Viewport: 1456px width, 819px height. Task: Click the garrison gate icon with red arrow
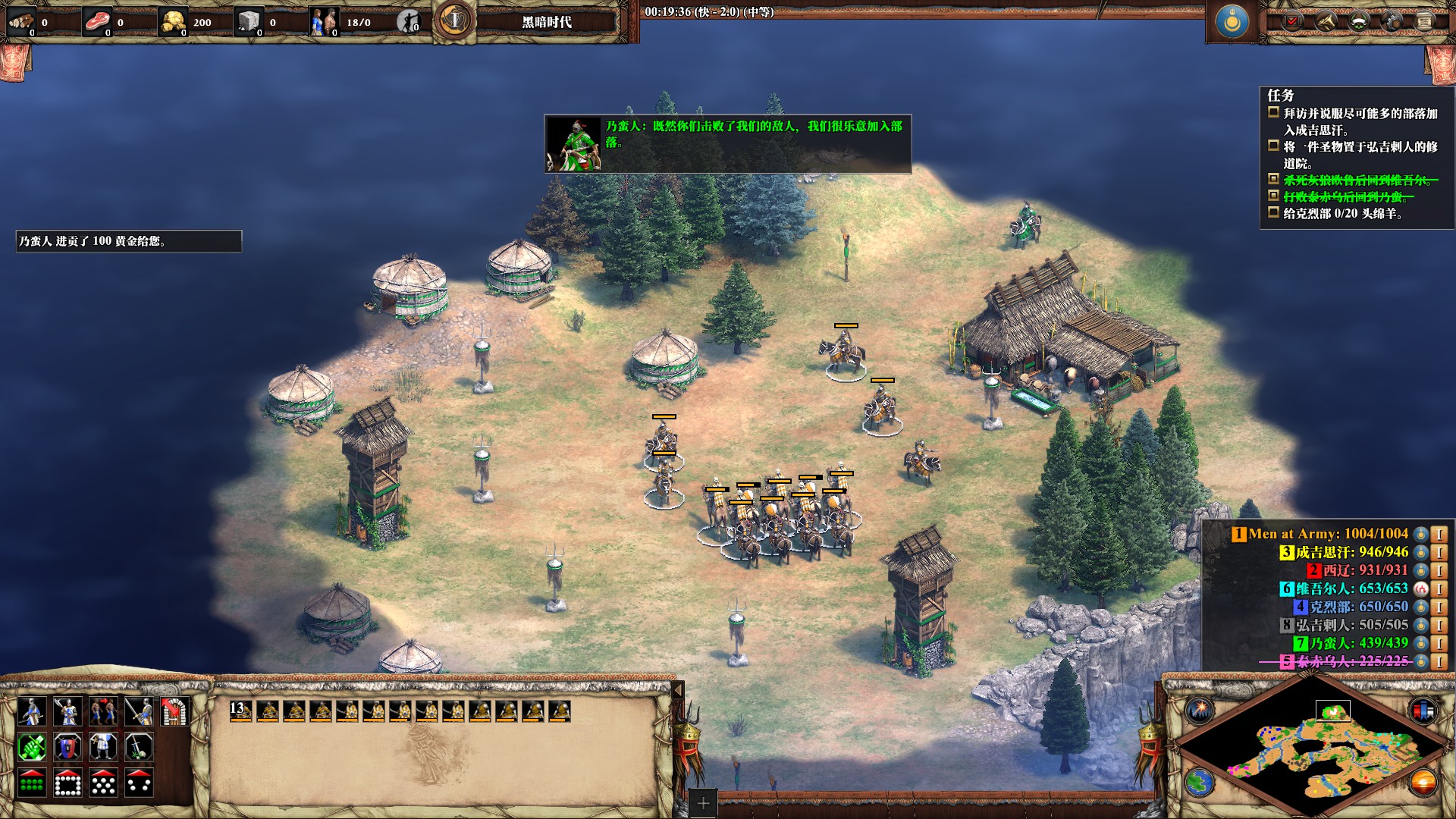[x=175, y=711]
